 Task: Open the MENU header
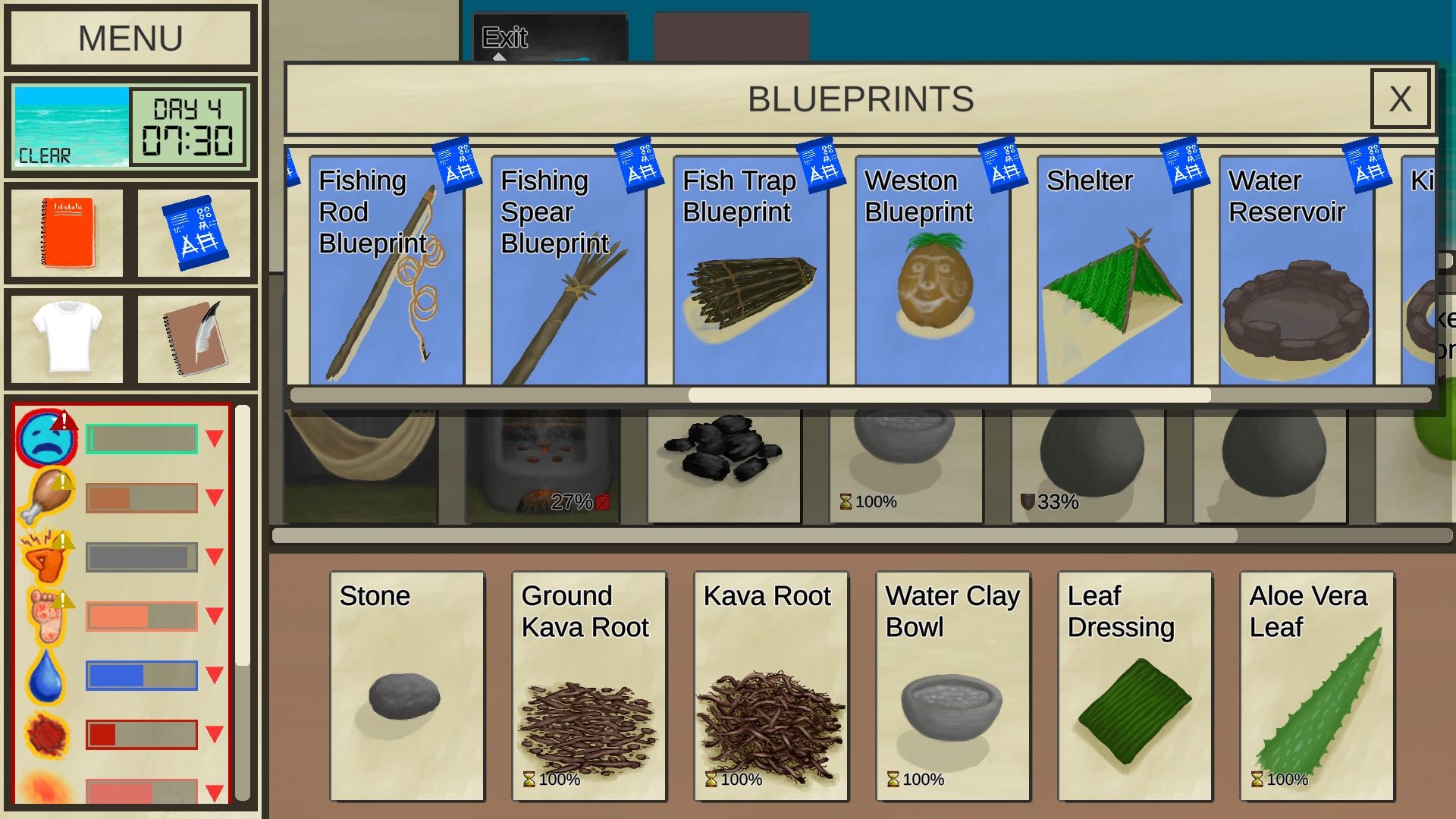point(130,36)
